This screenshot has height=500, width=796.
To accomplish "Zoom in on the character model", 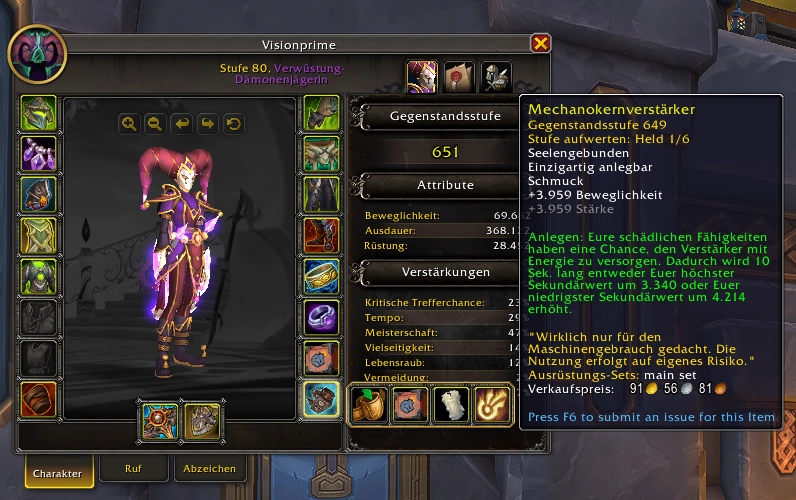I will (x=129, y=123).
